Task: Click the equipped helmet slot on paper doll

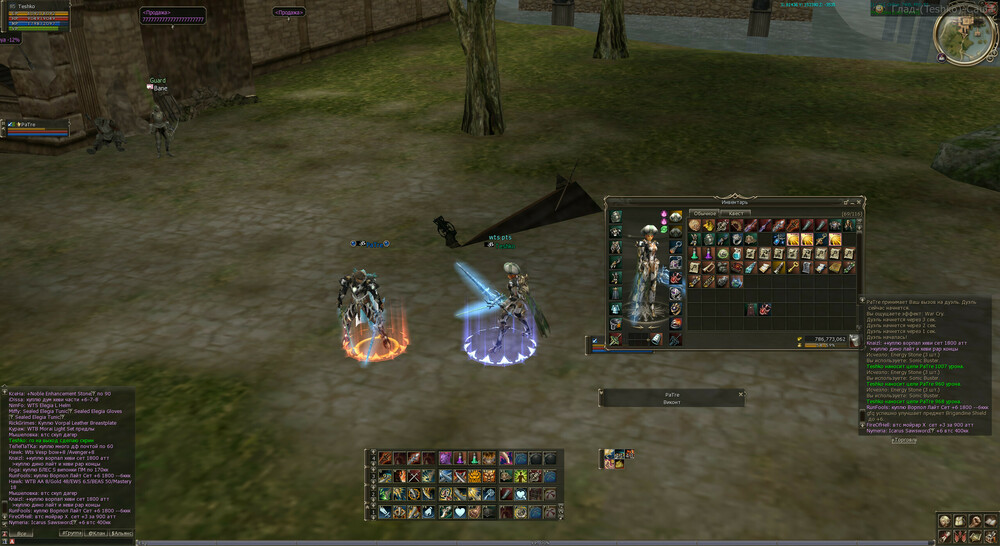Action: click(x=615, y=217)
